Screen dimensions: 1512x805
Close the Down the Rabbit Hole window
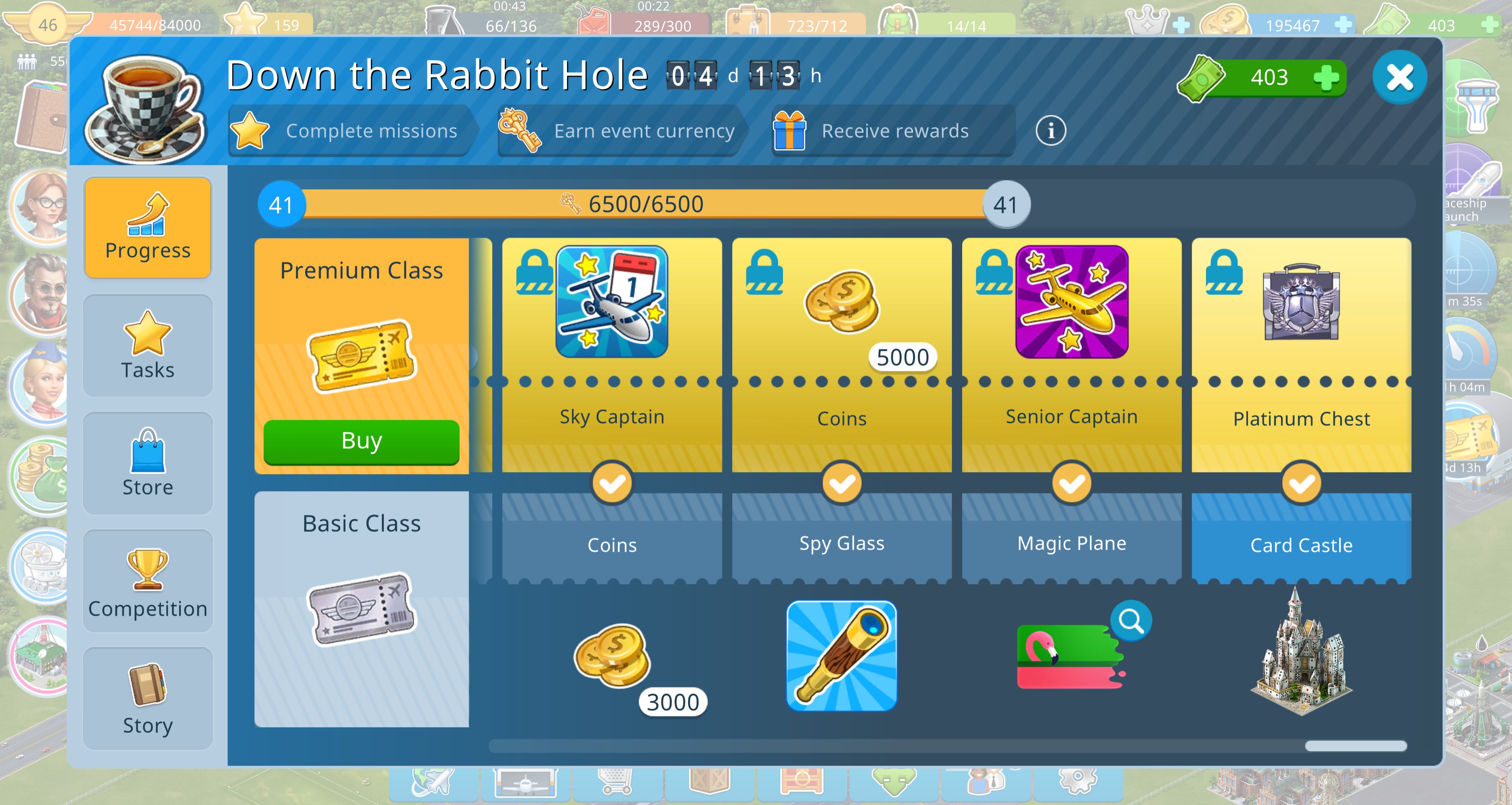click(1399, 78)
